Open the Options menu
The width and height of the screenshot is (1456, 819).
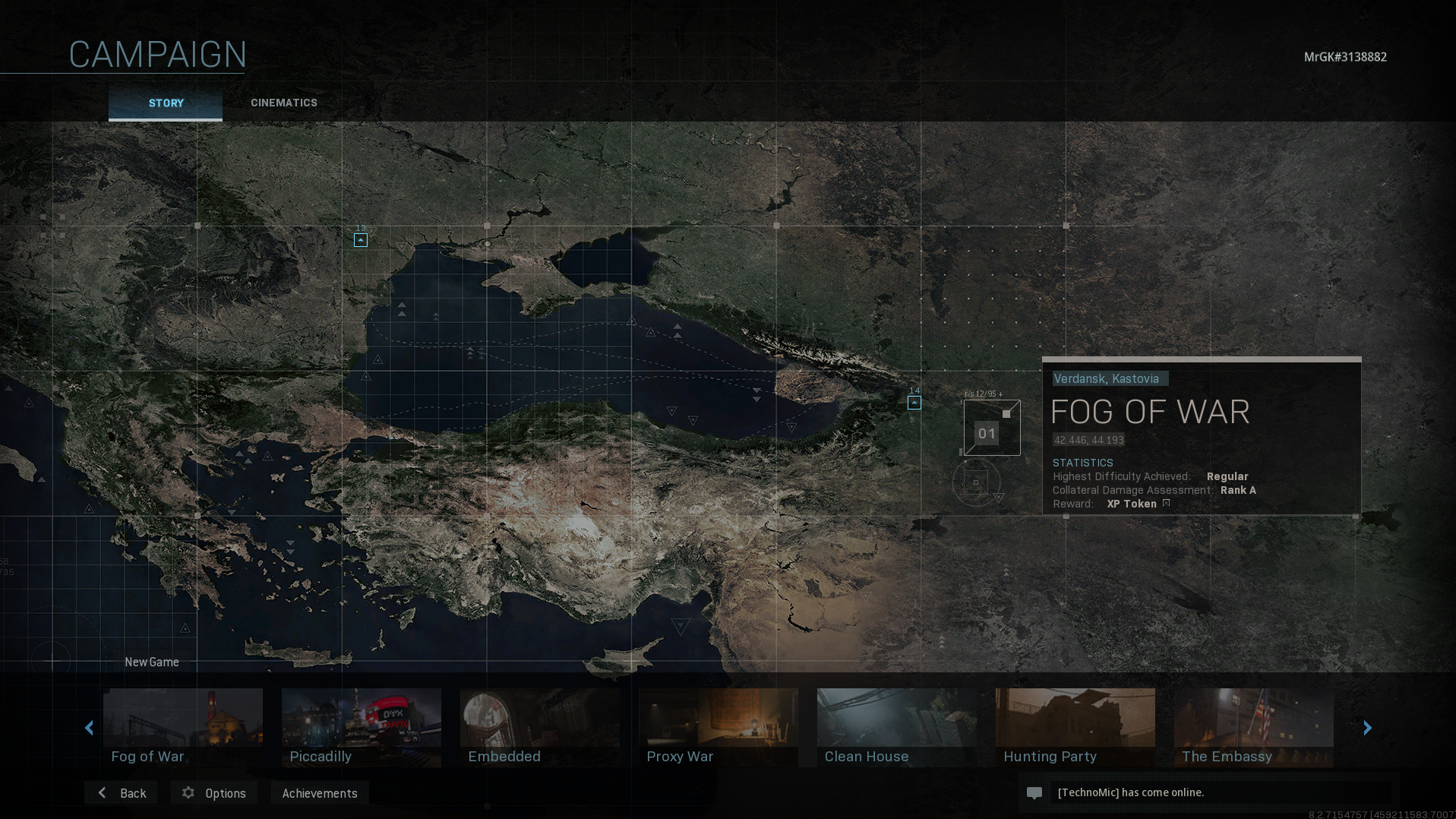214,793
